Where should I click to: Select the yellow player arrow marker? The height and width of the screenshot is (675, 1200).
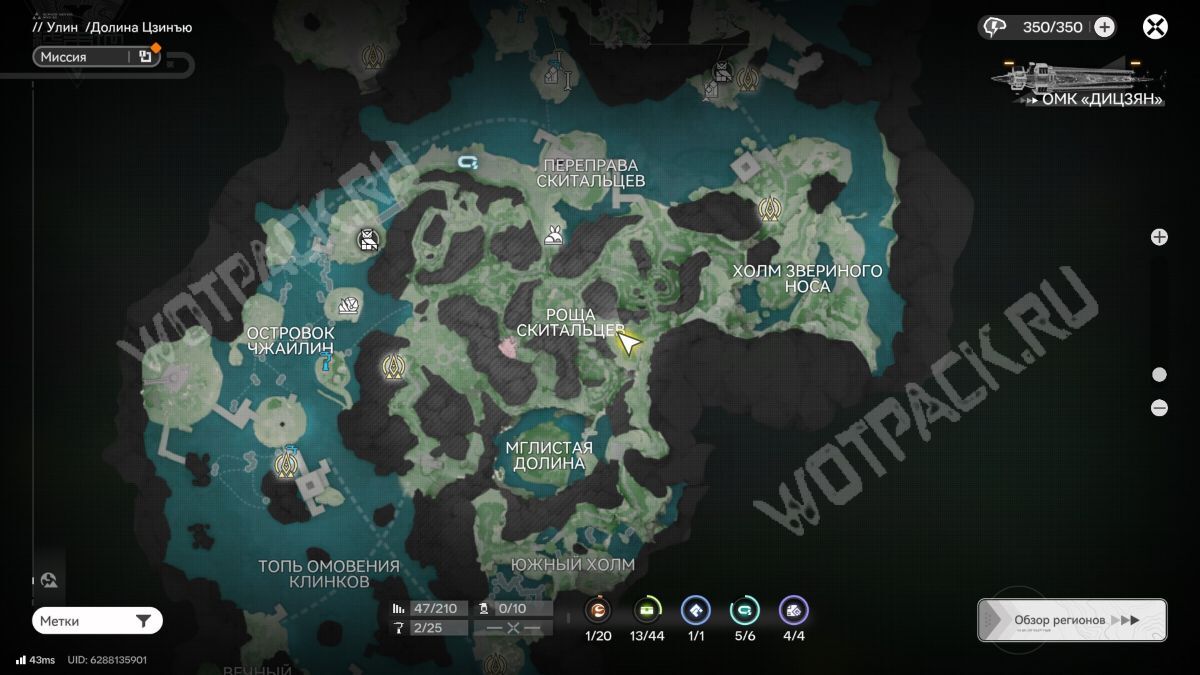click(629, 344)
